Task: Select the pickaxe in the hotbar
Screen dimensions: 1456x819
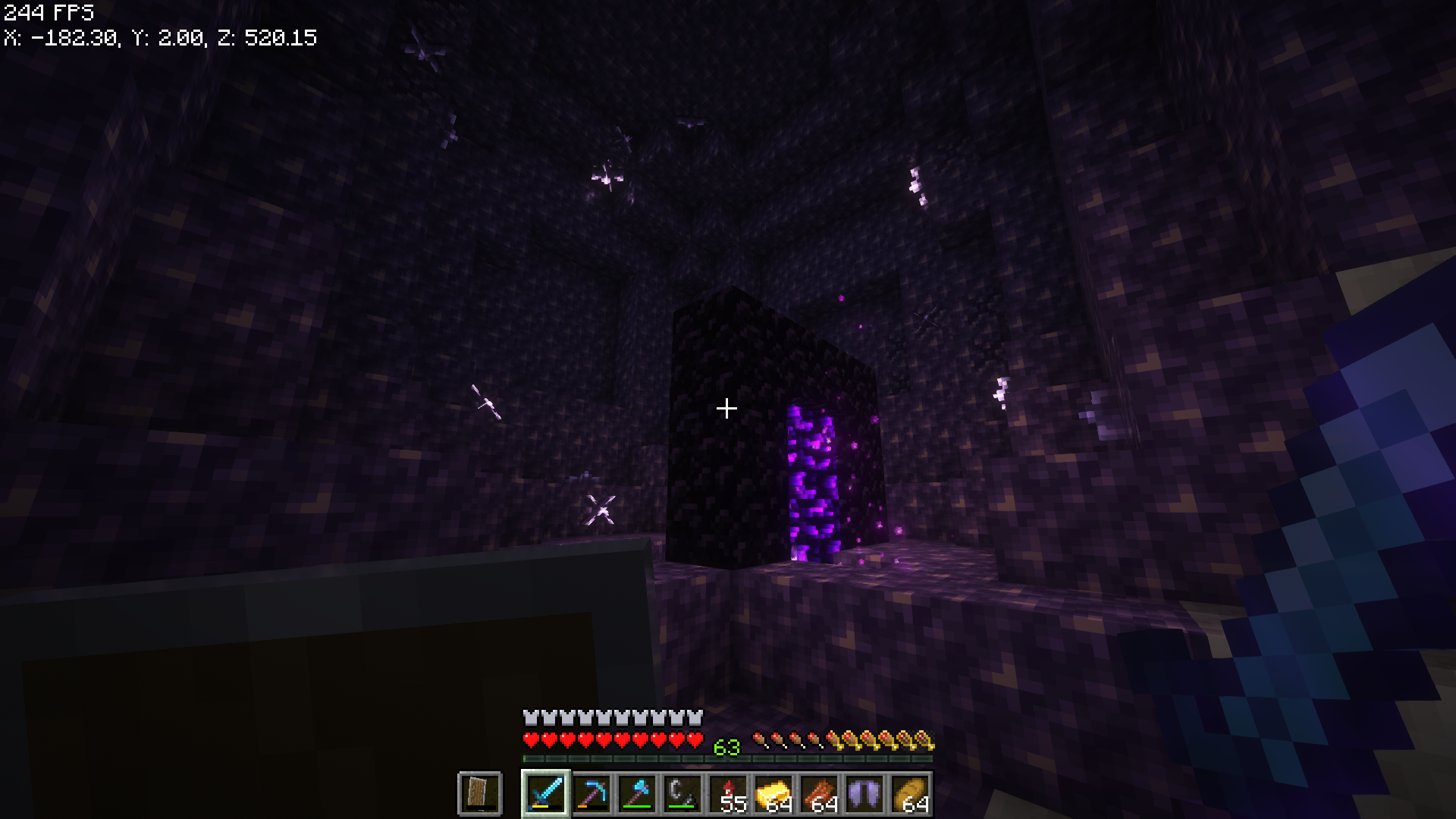Action: click(x=592, y=793)
